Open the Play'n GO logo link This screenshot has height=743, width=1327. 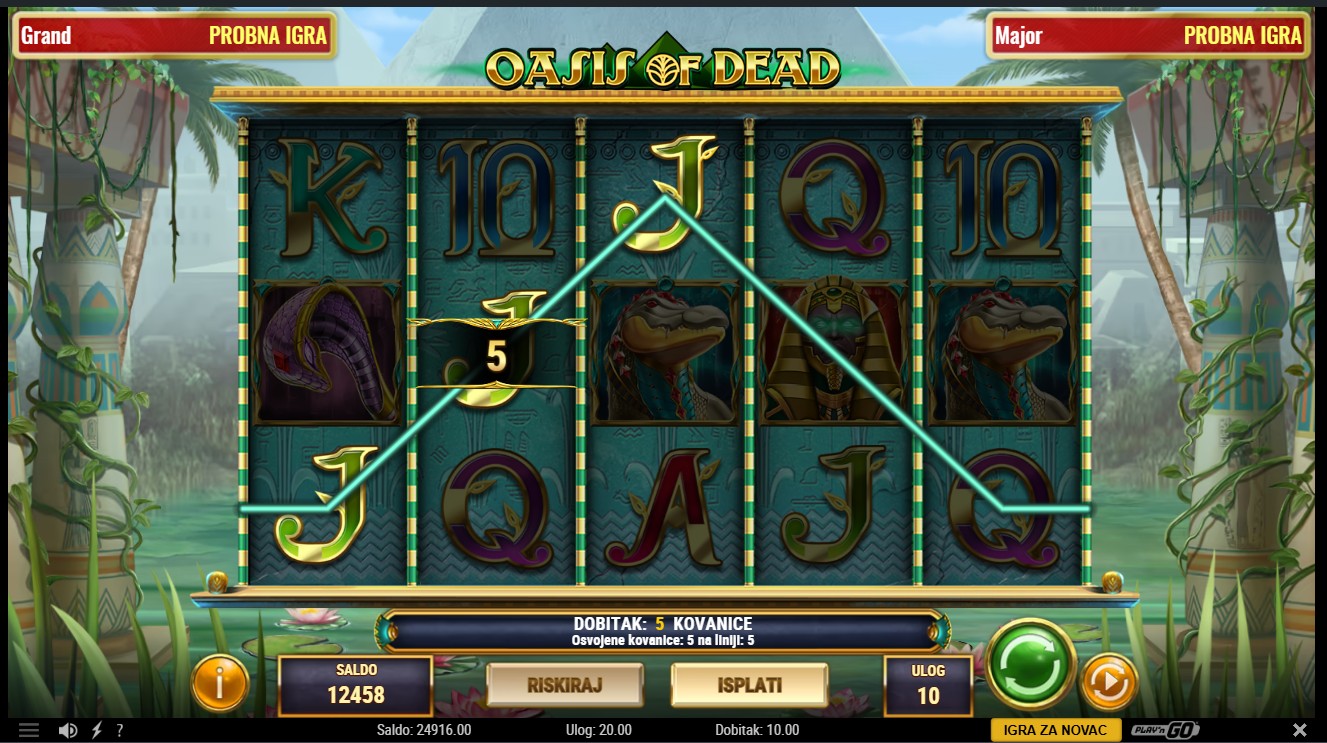tap(1165, 730)
